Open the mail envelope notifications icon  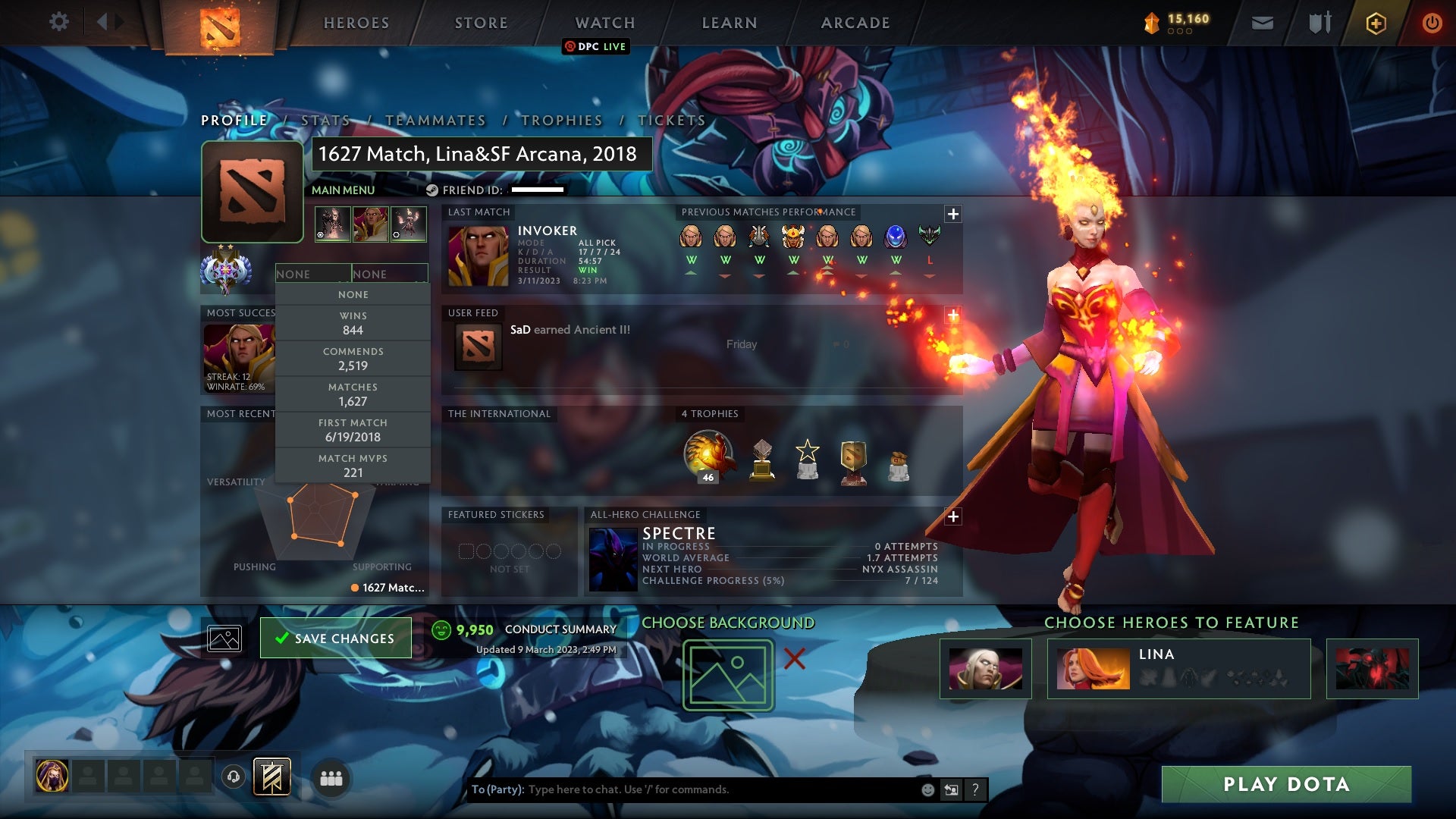point(1262,22)
